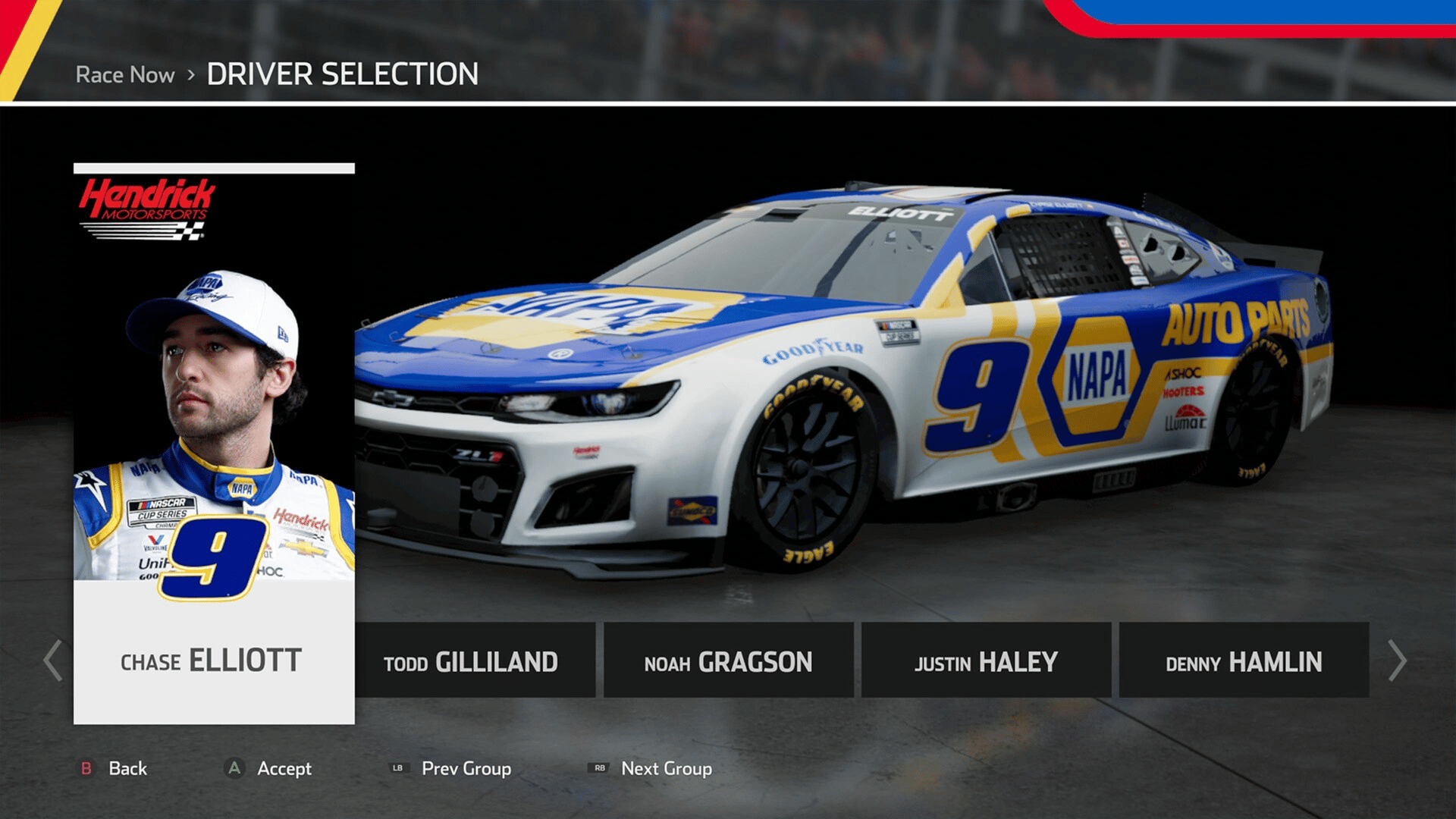This screenshot has width=1456, height=819.
Task: Jump to the Next Group of drivers
Action: coord(651,768)
